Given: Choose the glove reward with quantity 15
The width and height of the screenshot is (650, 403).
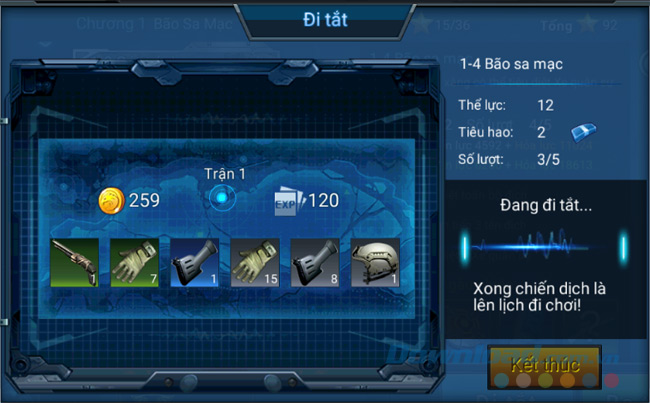Looking at the screenshot, I should tap(255, 263).
